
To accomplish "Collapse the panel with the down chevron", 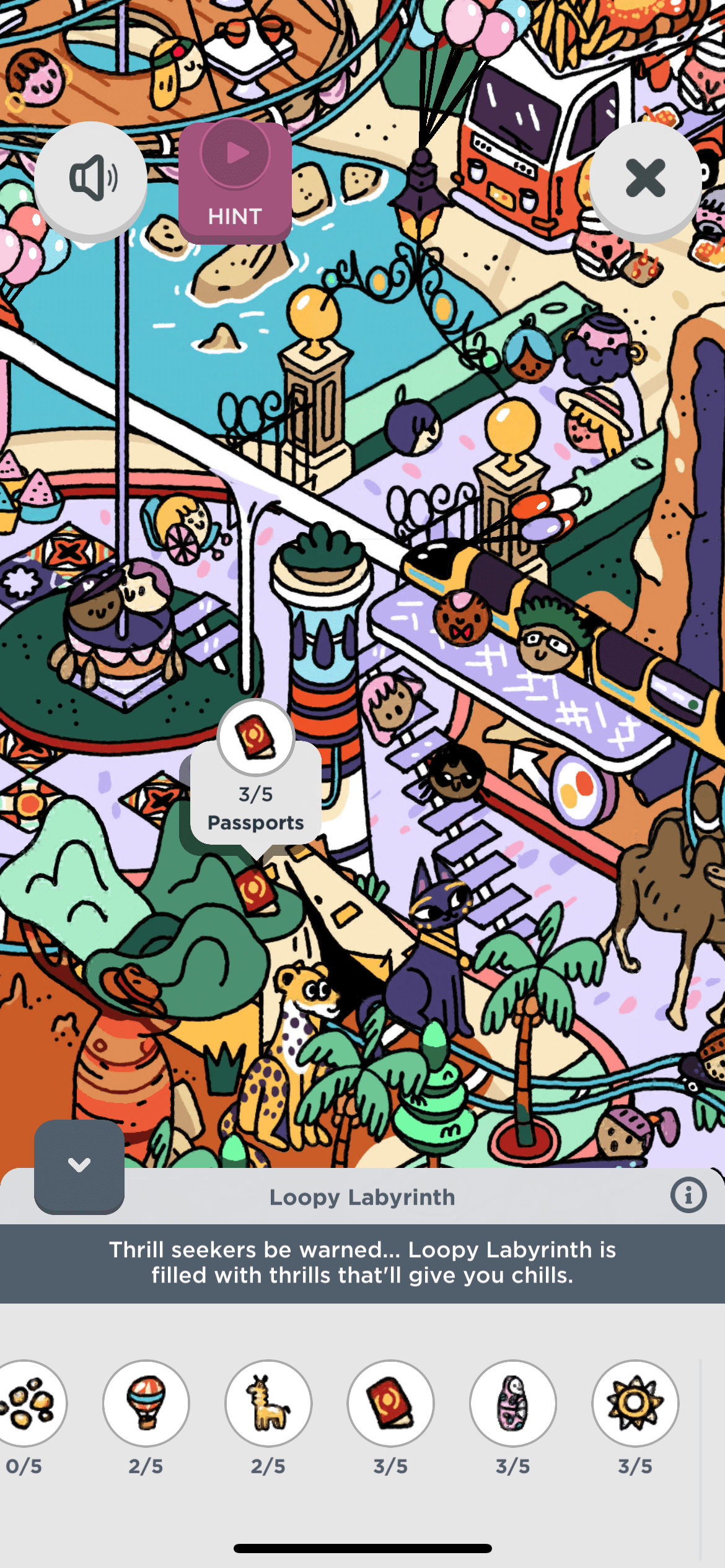I will point(79,1166).
